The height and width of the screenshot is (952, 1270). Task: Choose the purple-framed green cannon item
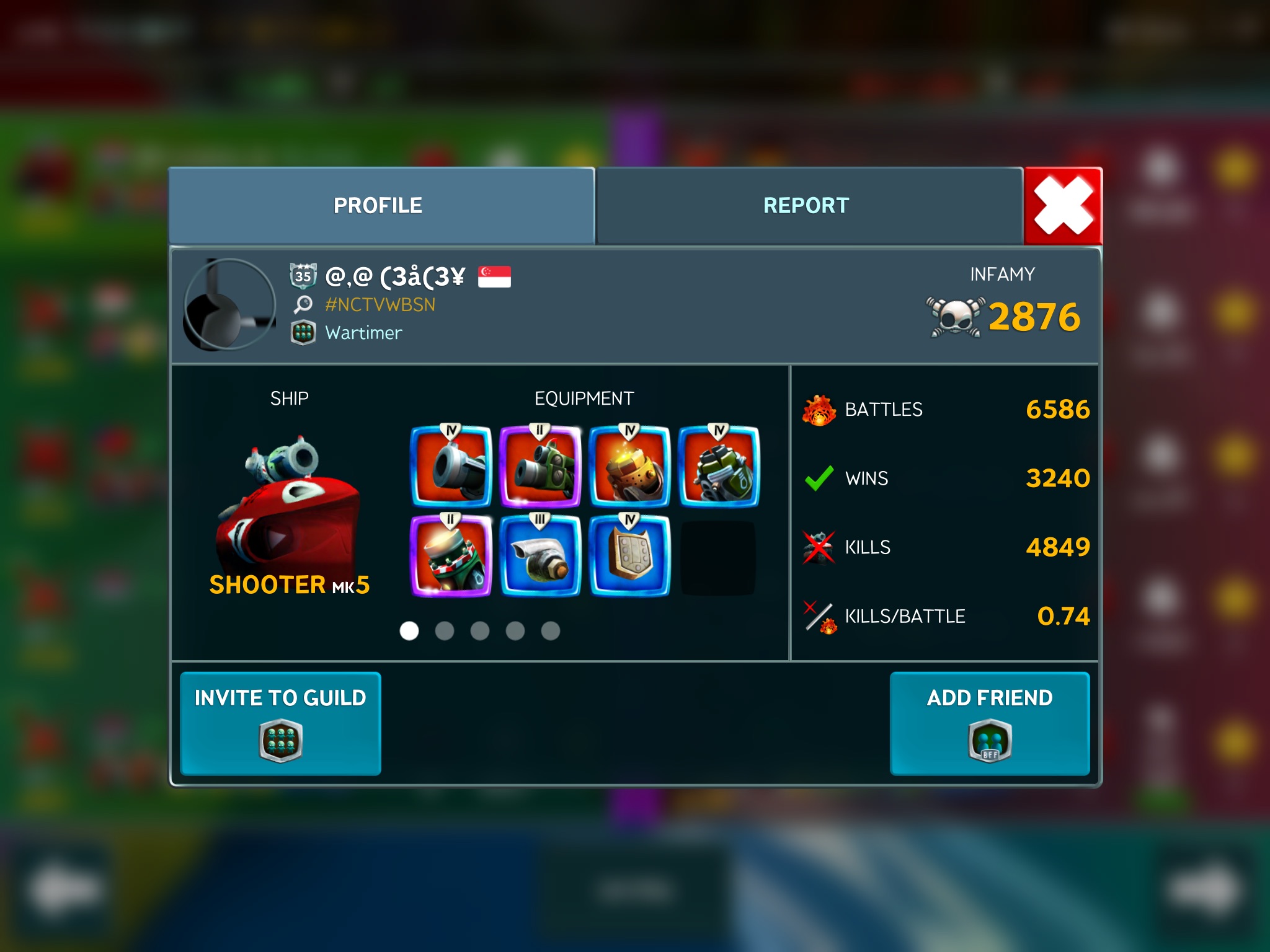[x=540, y=466]
